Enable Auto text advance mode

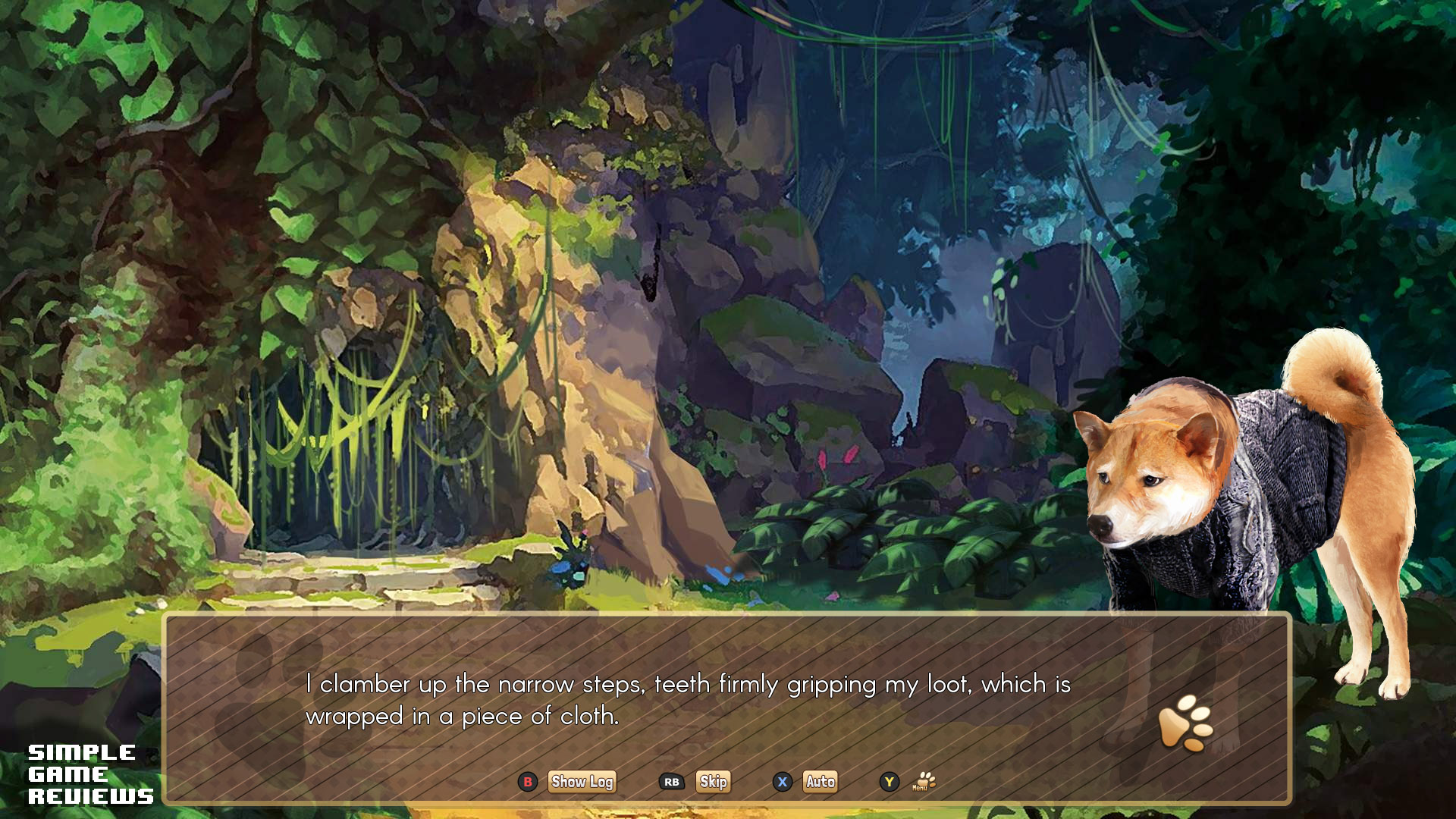click(821, 782)
